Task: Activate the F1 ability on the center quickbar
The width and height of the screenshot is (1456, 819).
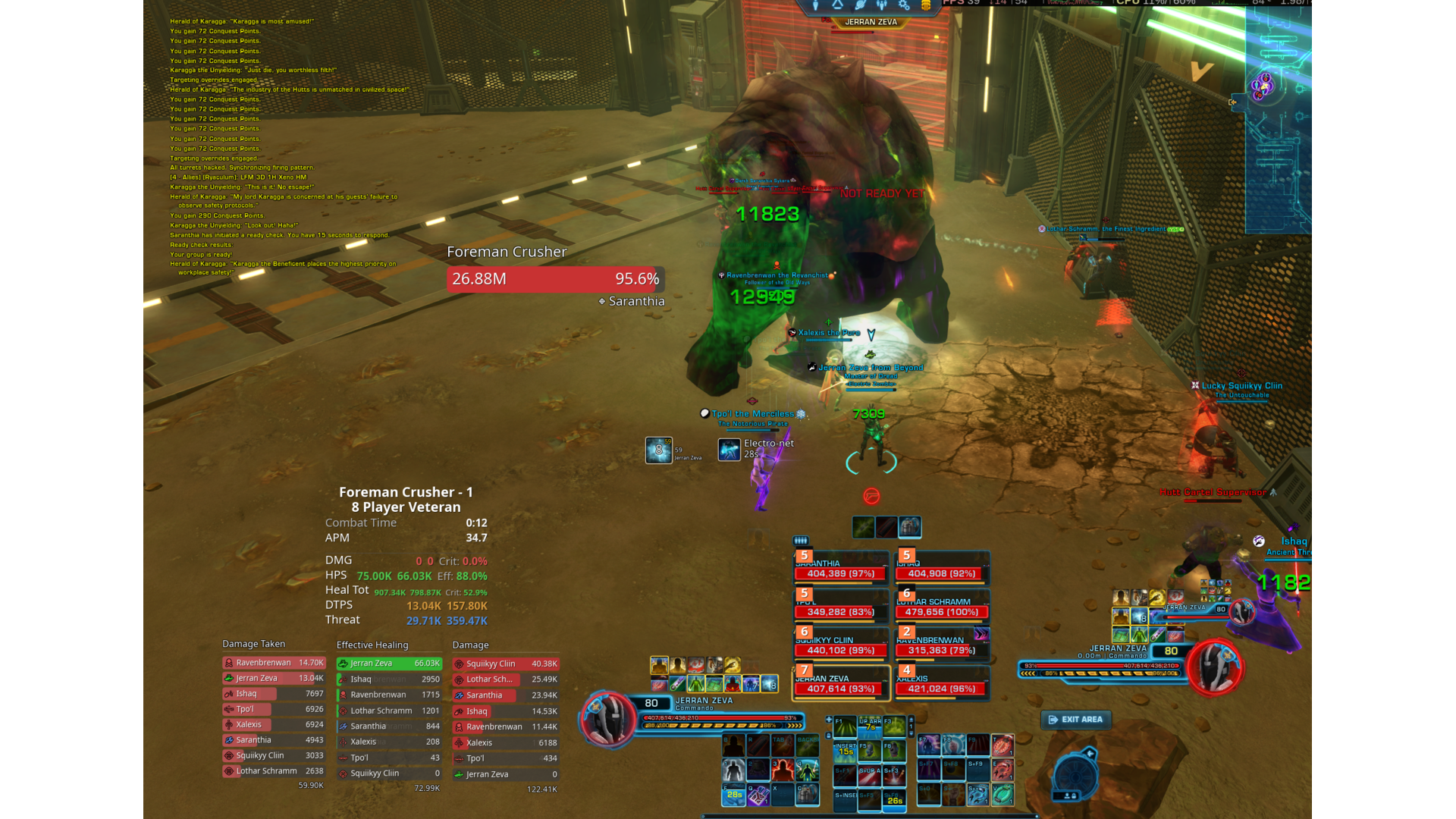Action: 846,726
